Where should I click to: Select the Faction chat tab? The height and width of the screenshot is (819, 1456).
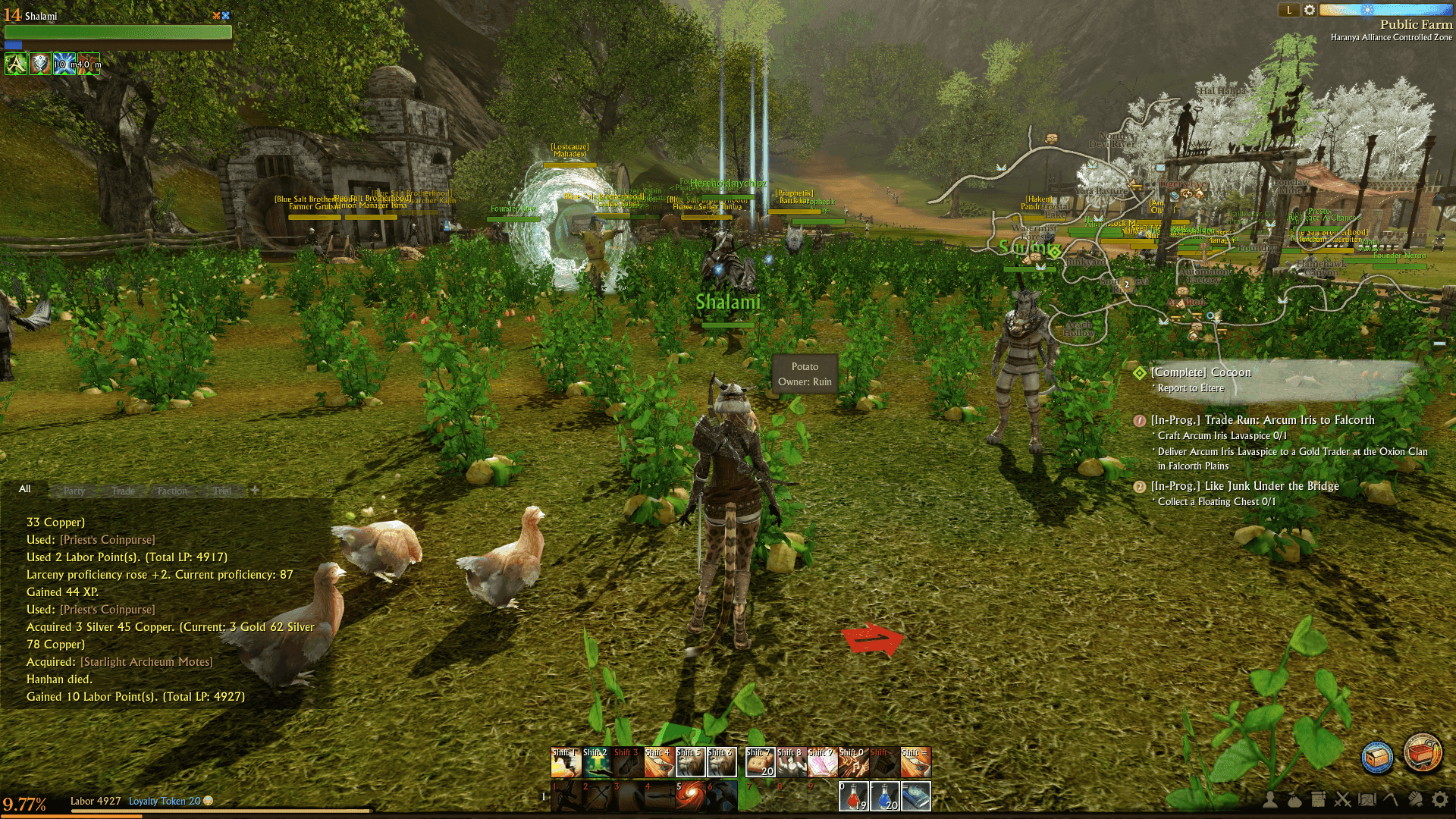(172, 491)
